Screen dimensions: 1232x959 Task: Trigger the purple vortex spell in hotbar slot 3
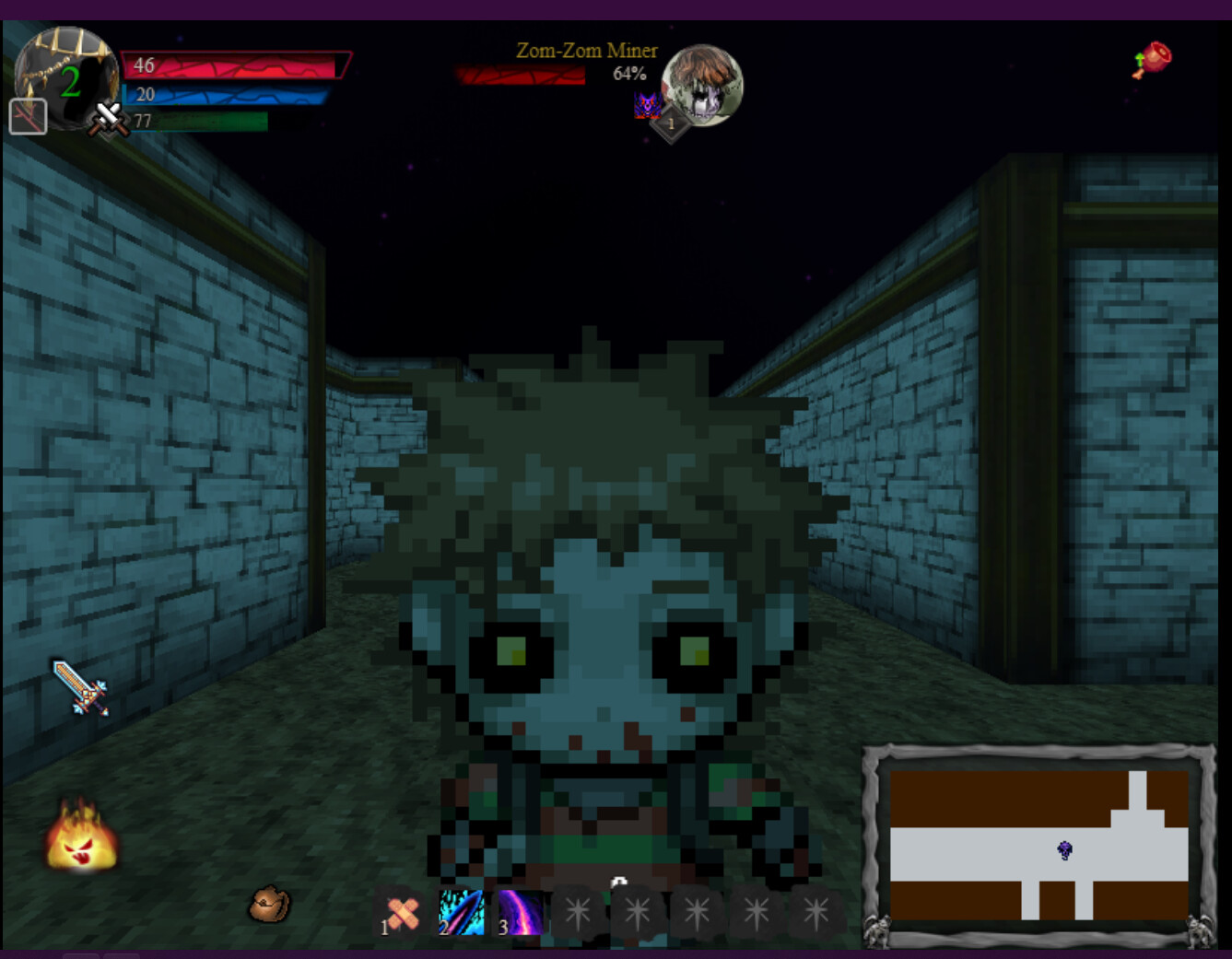coord(522,915)
